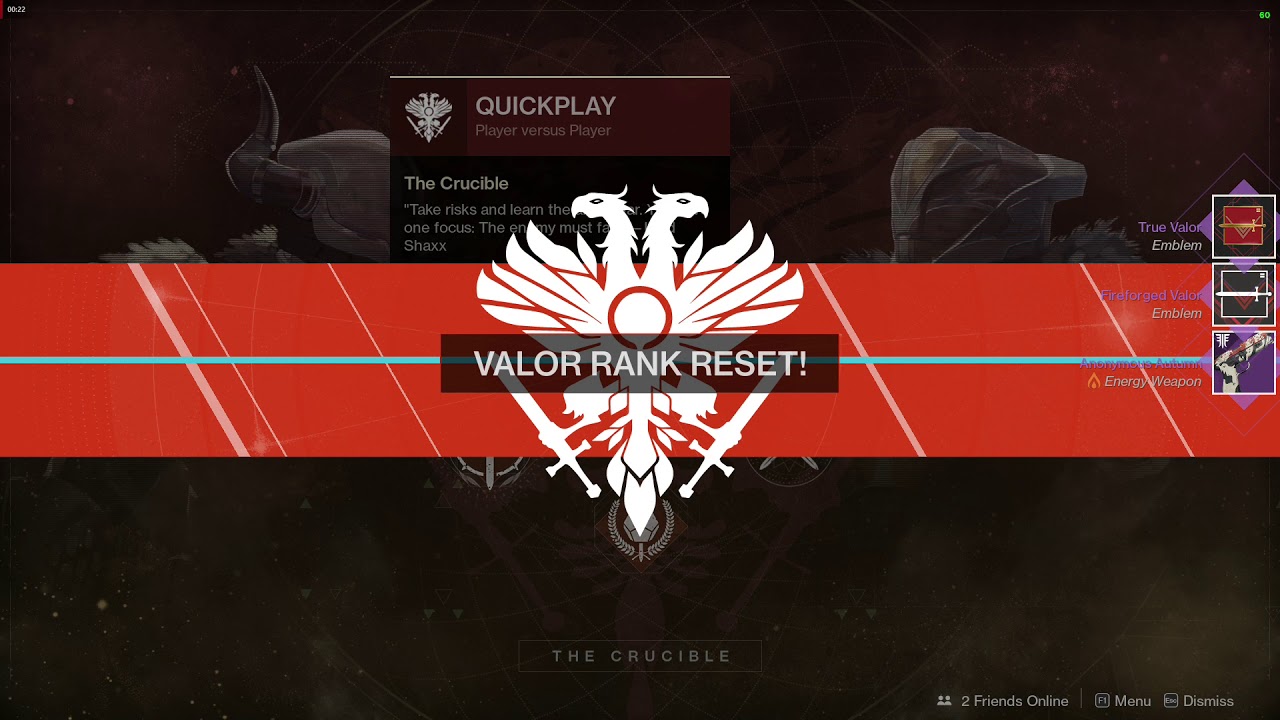
Task: Click THE CRUCIBLE label at bottom
Action: point(640,656)
